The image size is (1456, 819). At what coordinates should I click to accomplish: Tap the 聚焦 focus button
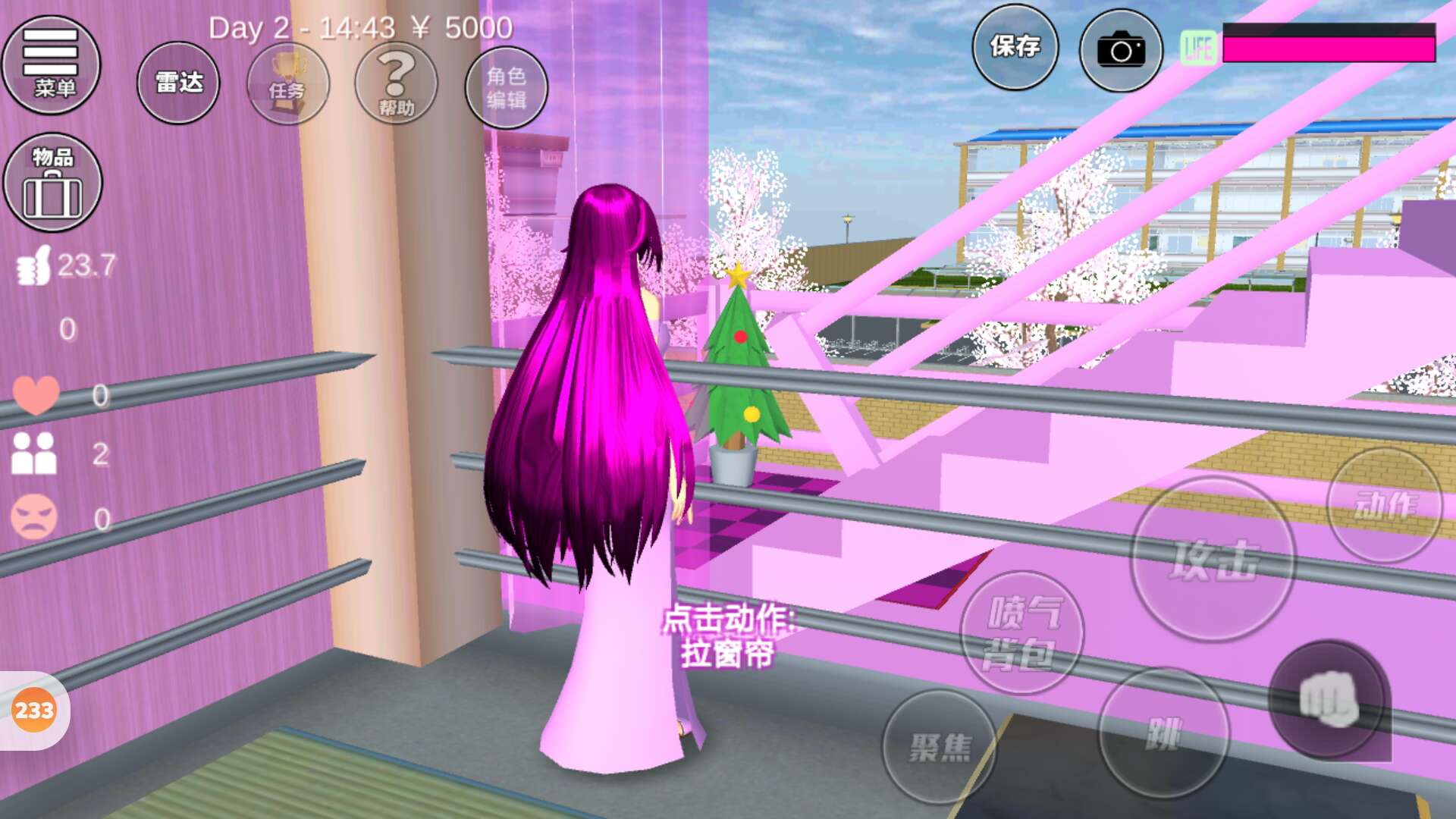[940, 747]
